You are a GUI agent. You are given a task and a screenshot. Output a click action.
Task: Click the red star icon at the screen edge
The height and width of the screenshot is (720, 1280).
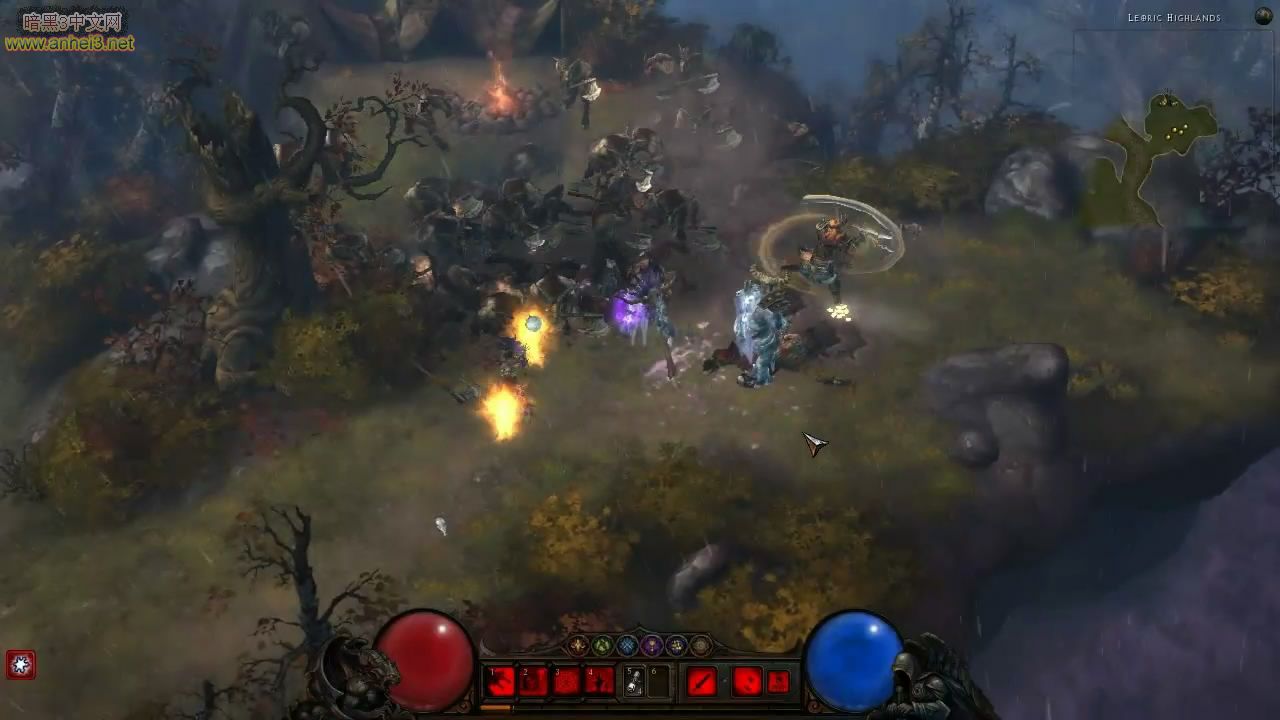click(20, 664)
